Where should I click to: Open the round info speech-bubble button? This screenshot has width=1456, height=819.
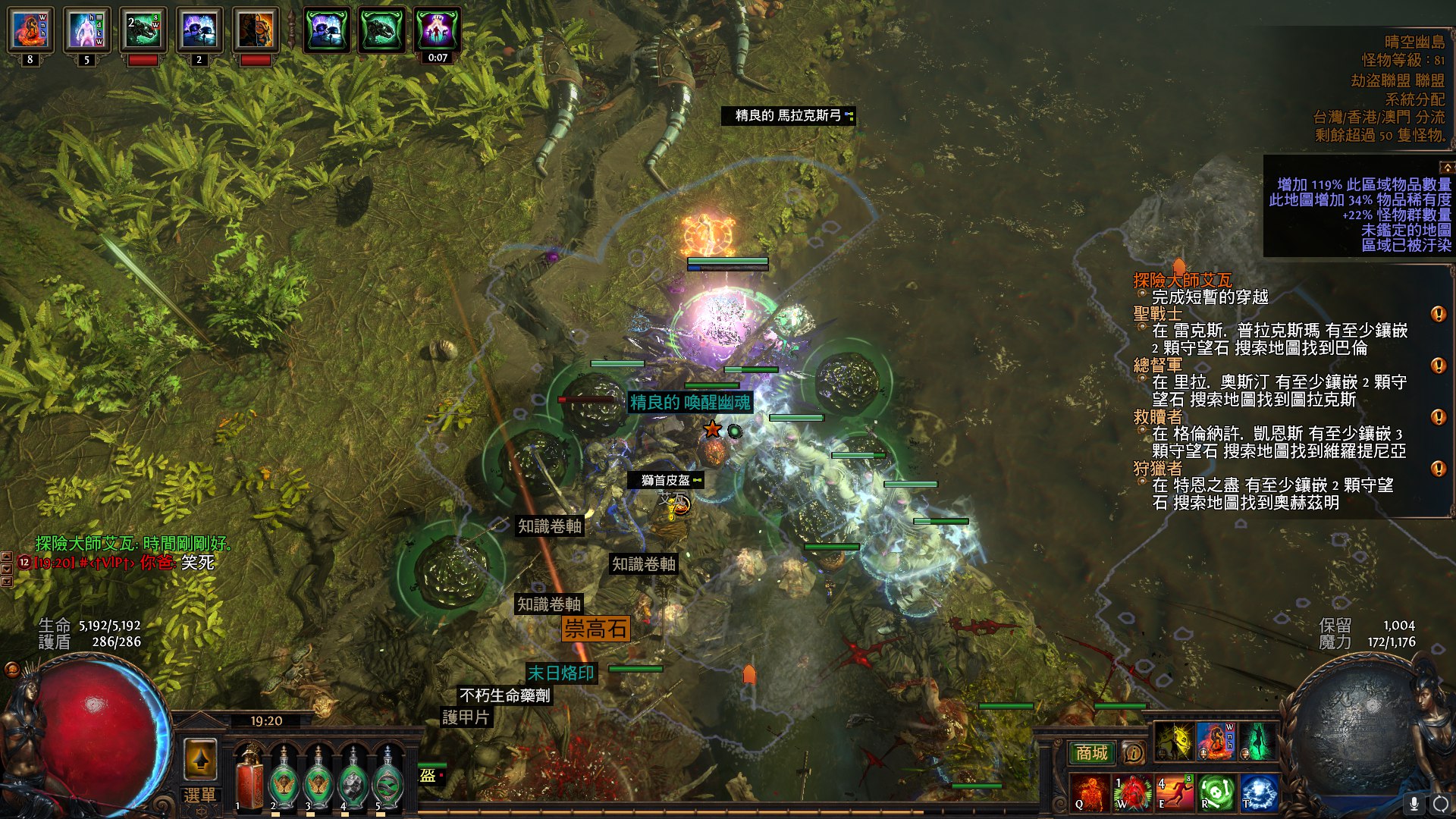click(x=1133, y=753)
